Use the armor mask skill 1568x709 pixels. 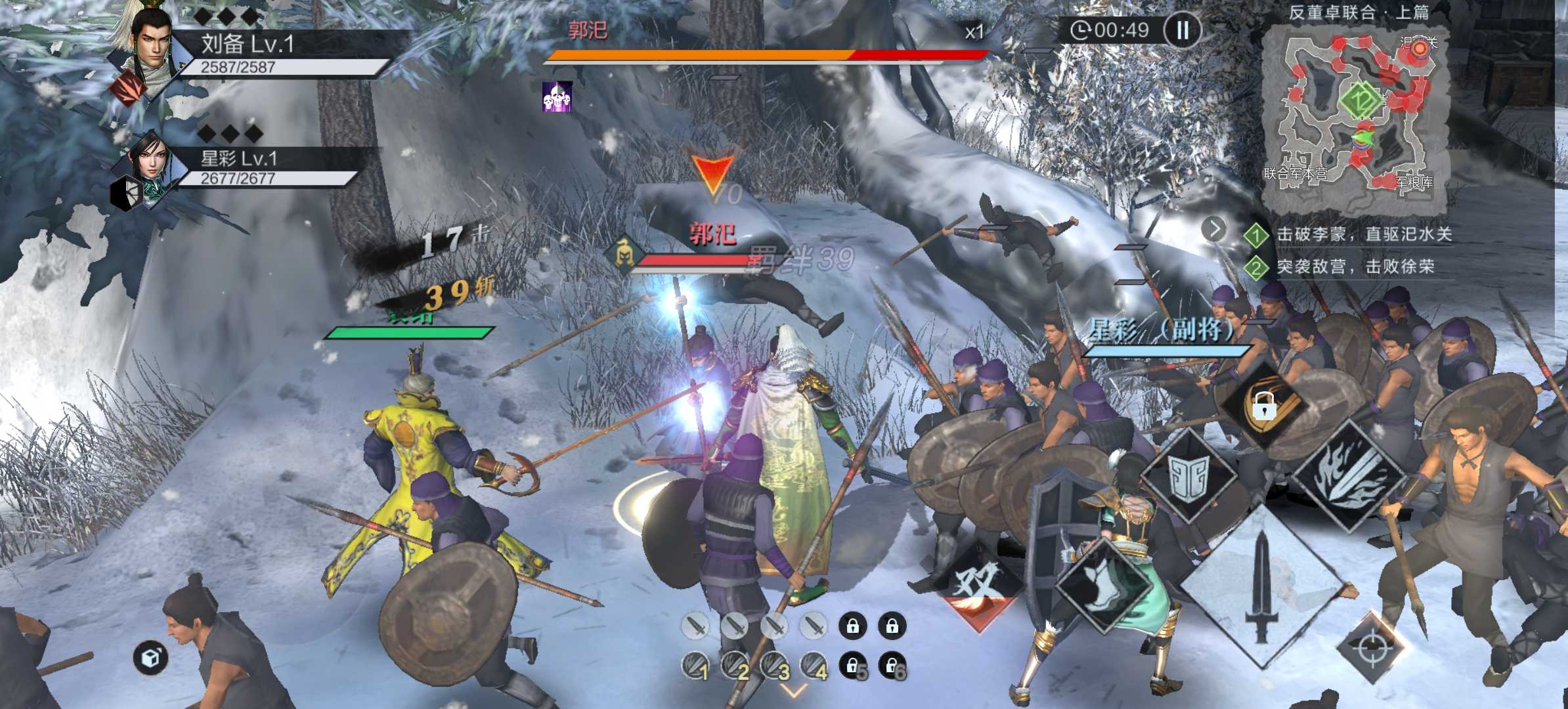click(x=1189, y=476)
